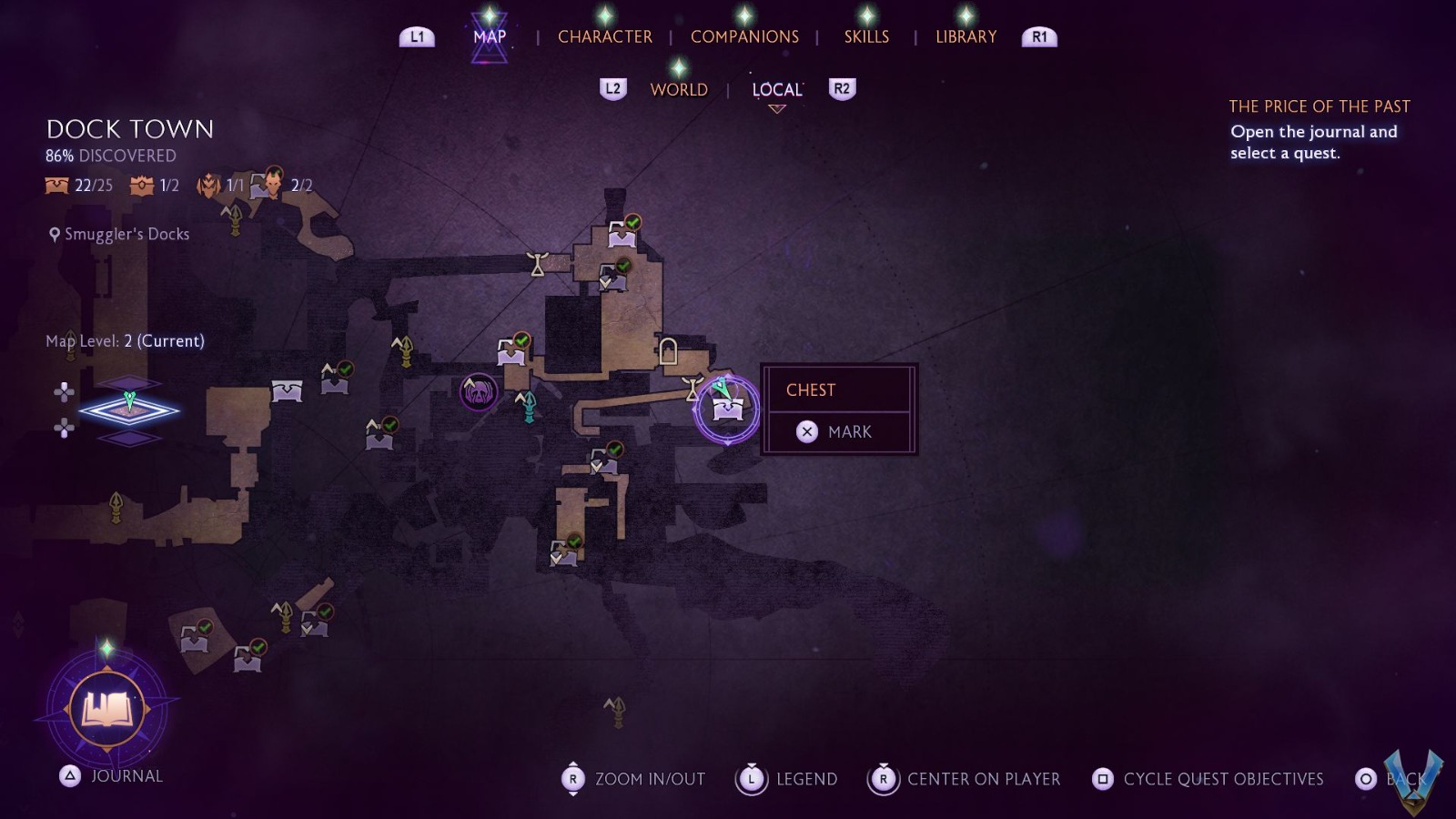This screenshot has height=819, width=1456.
Task: Select the Library tab
Action: point(966,36)
